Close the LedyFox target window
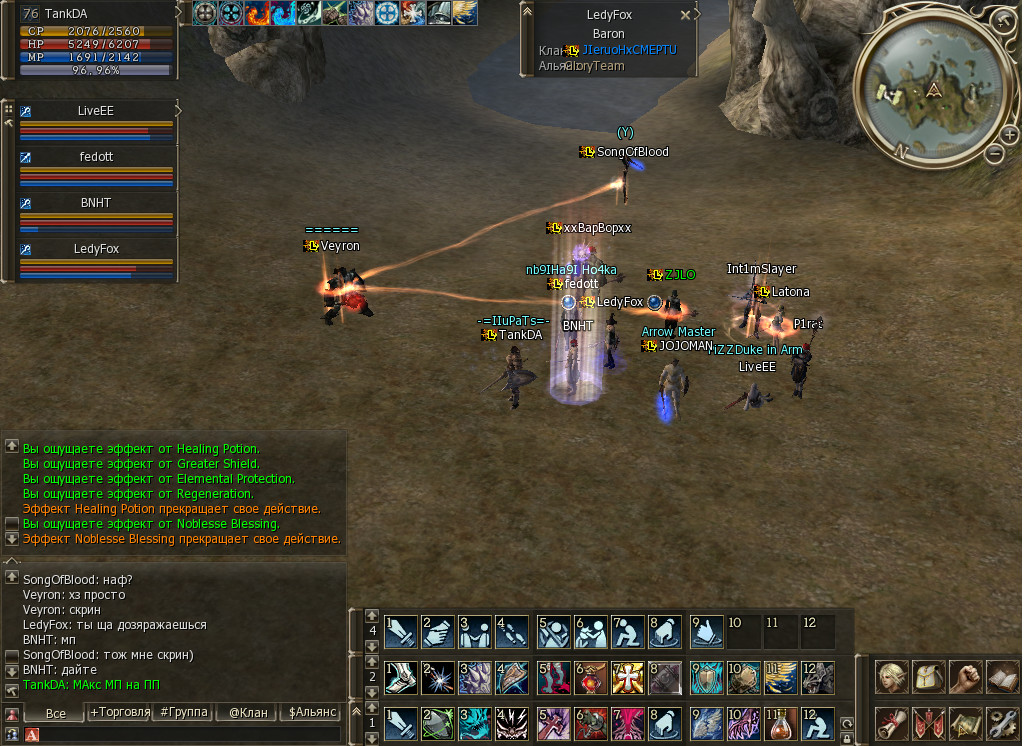The image size is (1024, 746). 685,16
